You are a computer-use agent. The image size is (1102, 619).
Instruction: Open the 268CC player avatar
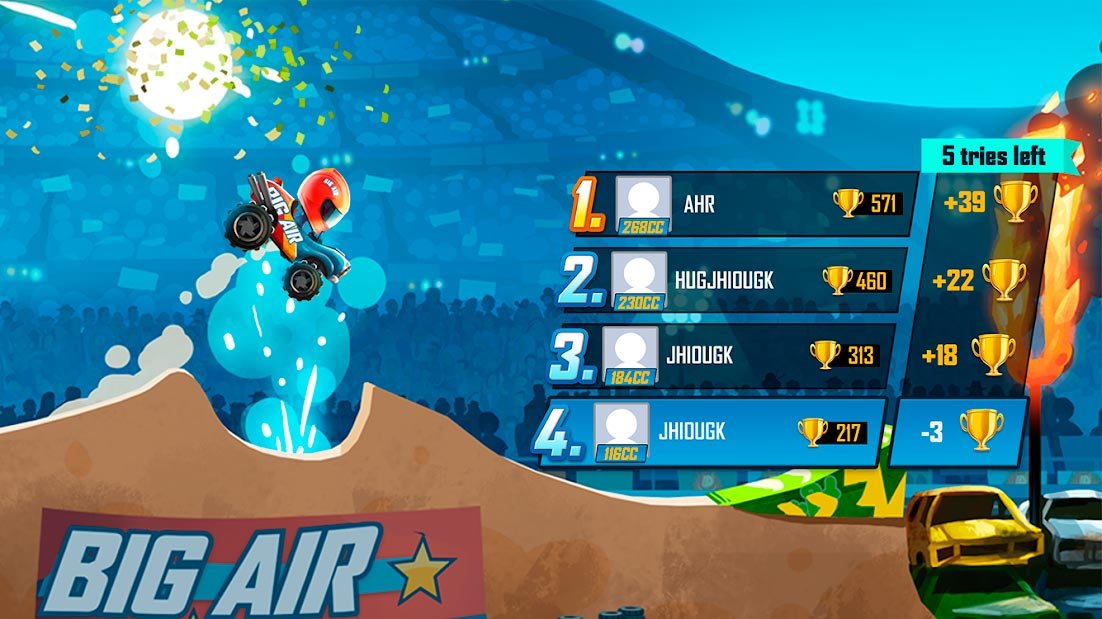(642, 203)
